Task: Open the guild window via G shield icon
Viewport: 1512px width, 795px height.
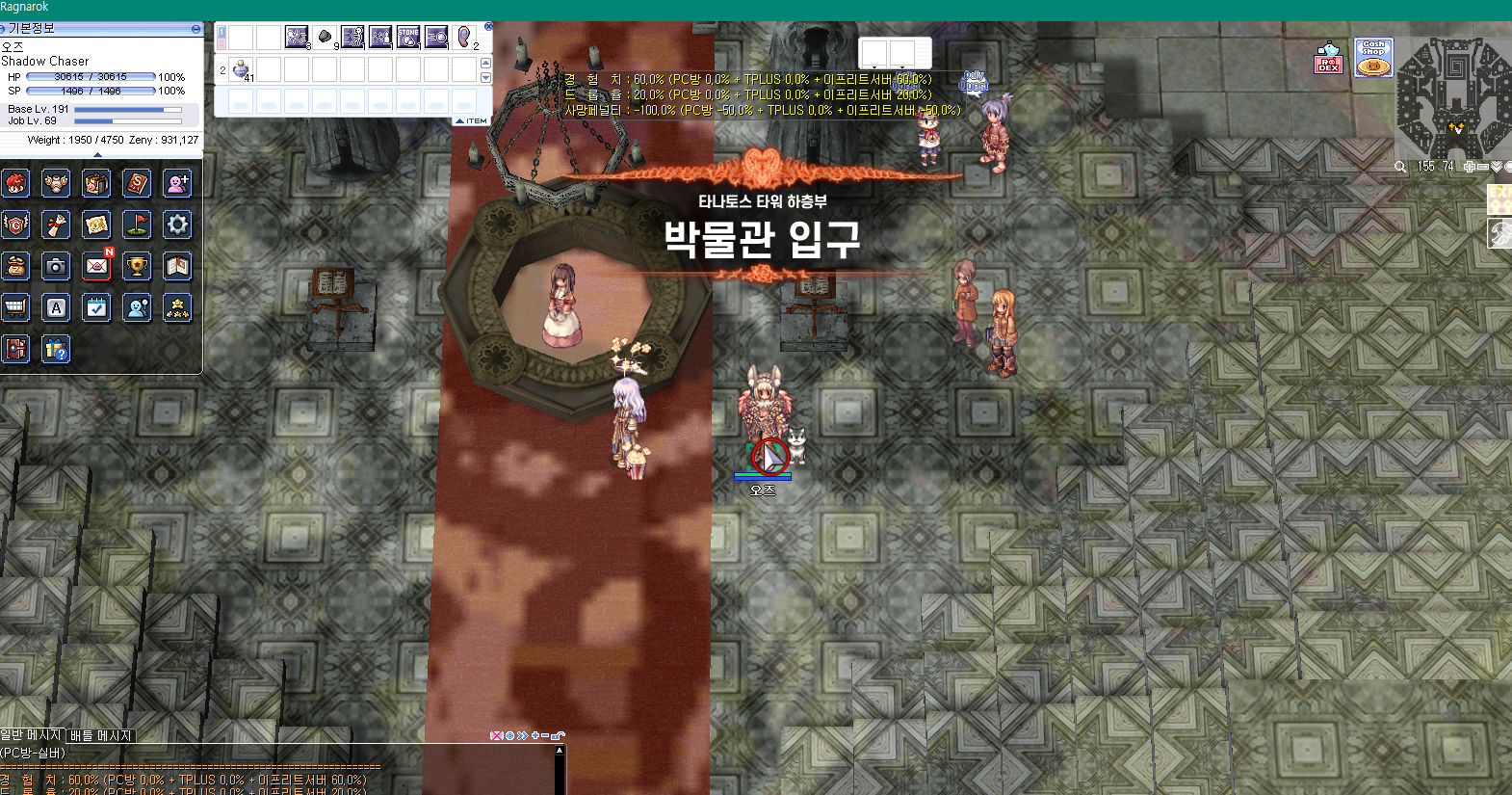Action: (x=15, y=225)
